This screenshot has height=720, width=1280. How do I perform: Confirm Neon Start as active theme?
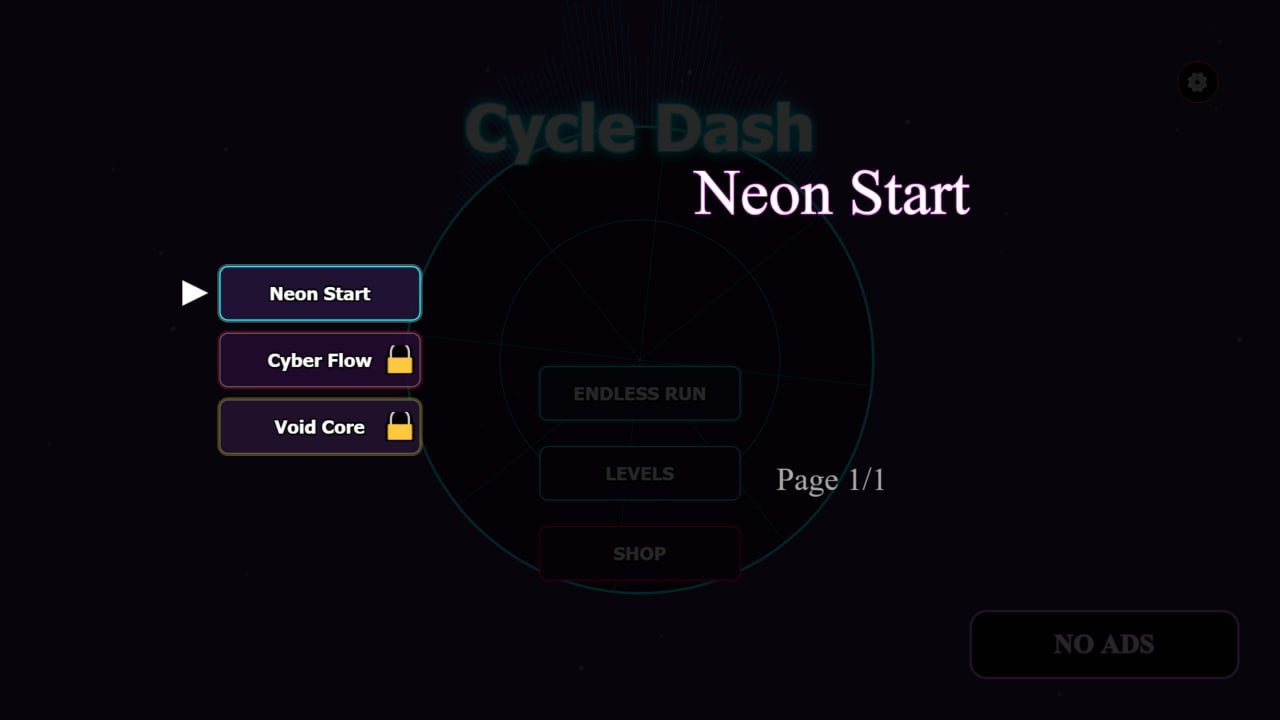[x=320, y=293]
